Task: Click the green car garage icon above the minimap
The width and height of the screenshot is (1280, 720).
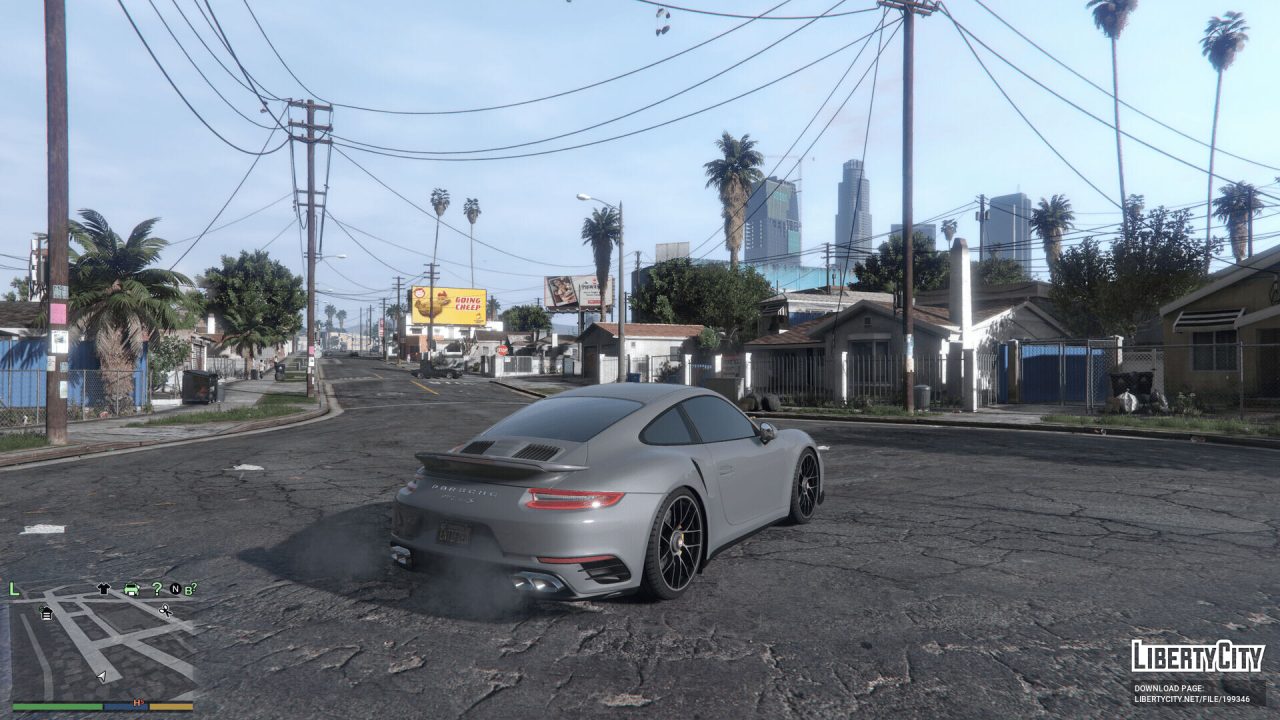Action: point(131,590)
